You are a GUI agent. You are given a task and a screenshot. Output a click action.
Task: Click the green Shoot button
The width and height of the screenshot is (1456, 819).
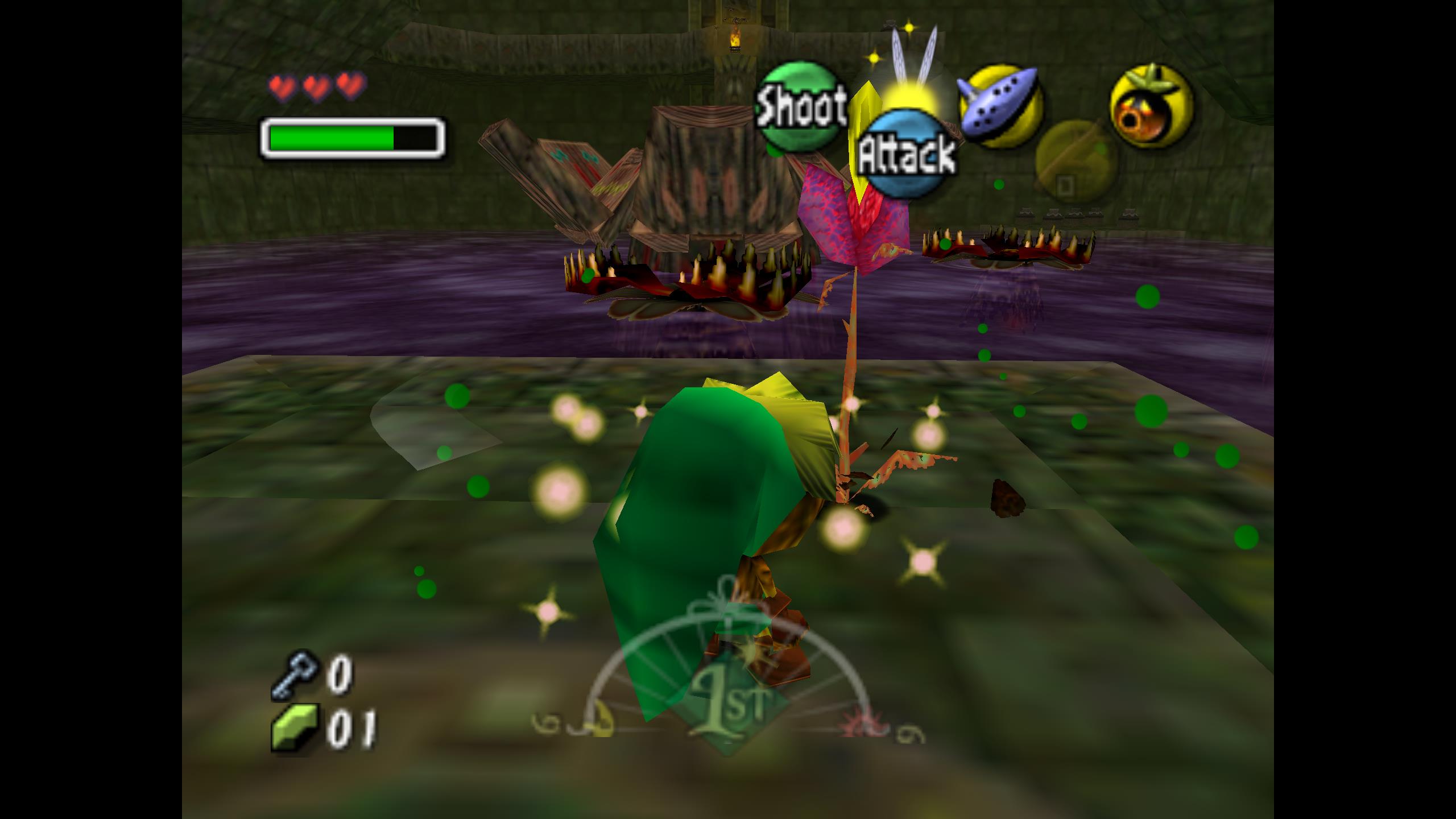(799, 106)
